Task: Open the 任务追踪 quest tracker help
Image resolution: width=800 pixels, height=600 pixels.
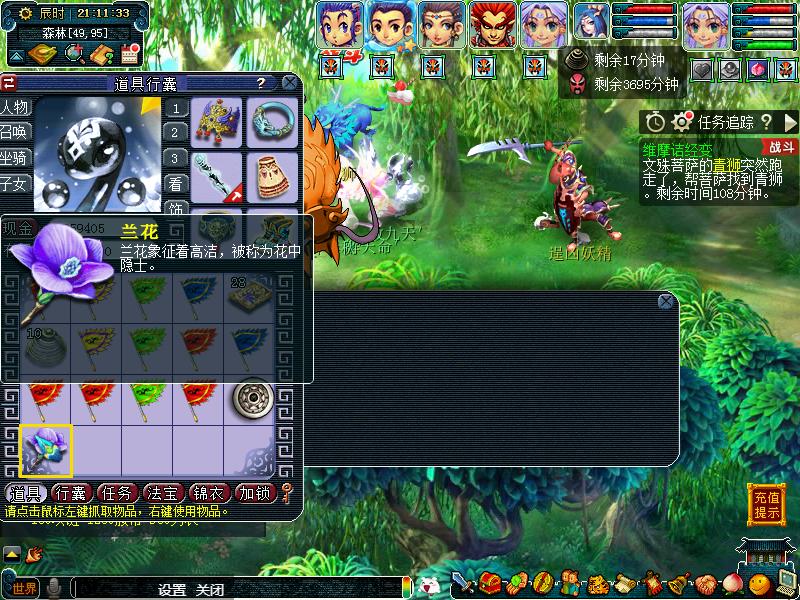Action: tap(766, 122)
